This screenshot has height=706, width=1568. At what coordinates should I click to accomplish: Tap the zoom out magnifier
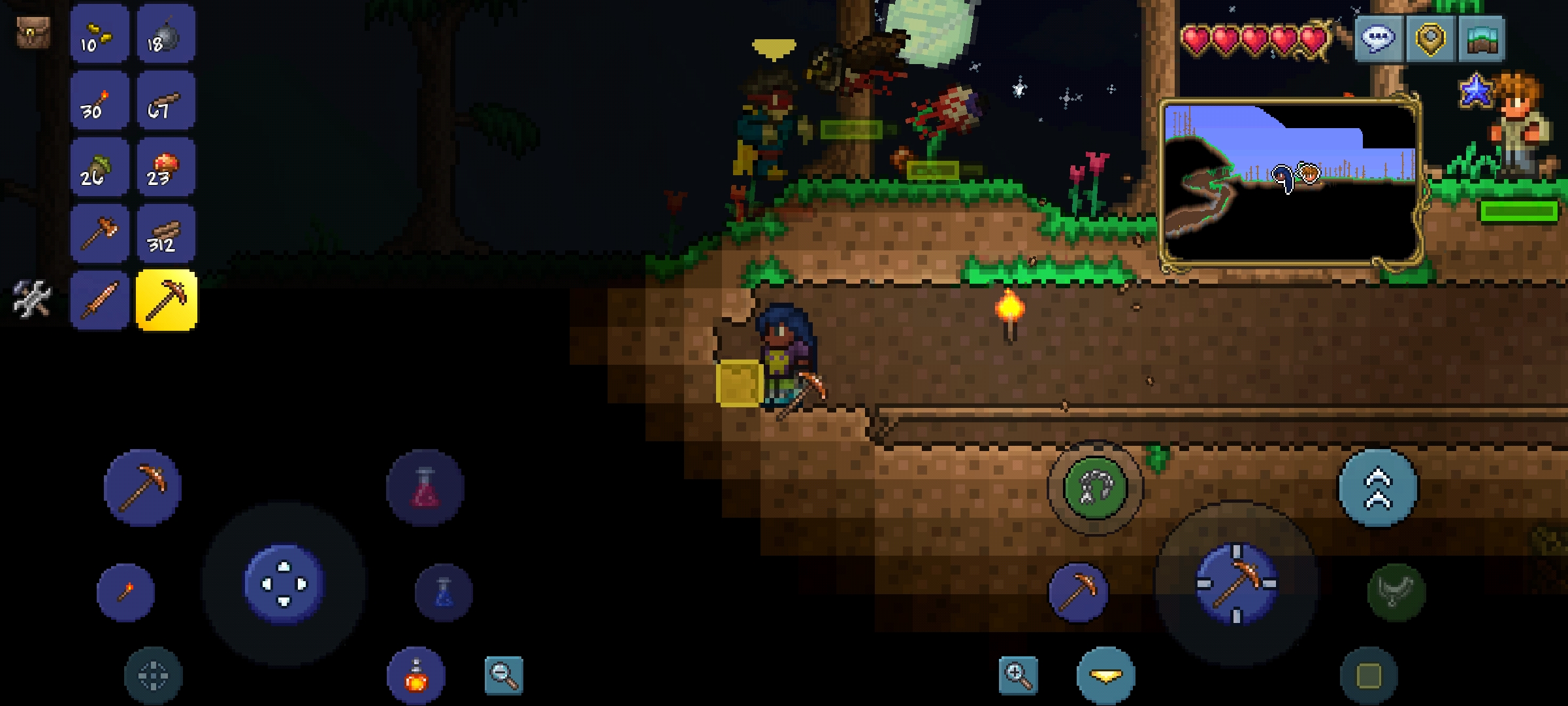pos(504,675)
